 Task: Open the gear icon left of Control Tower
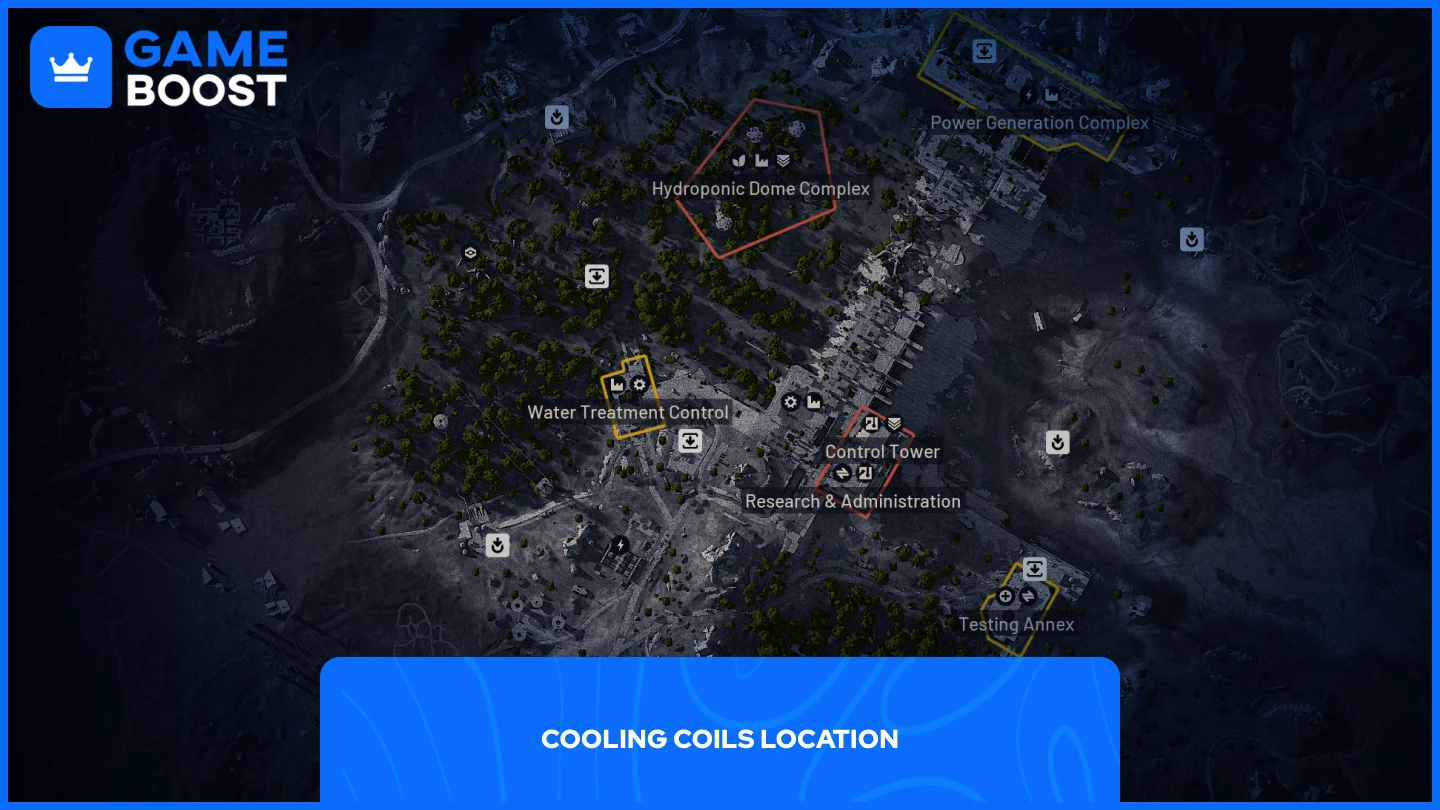(790, 402)
